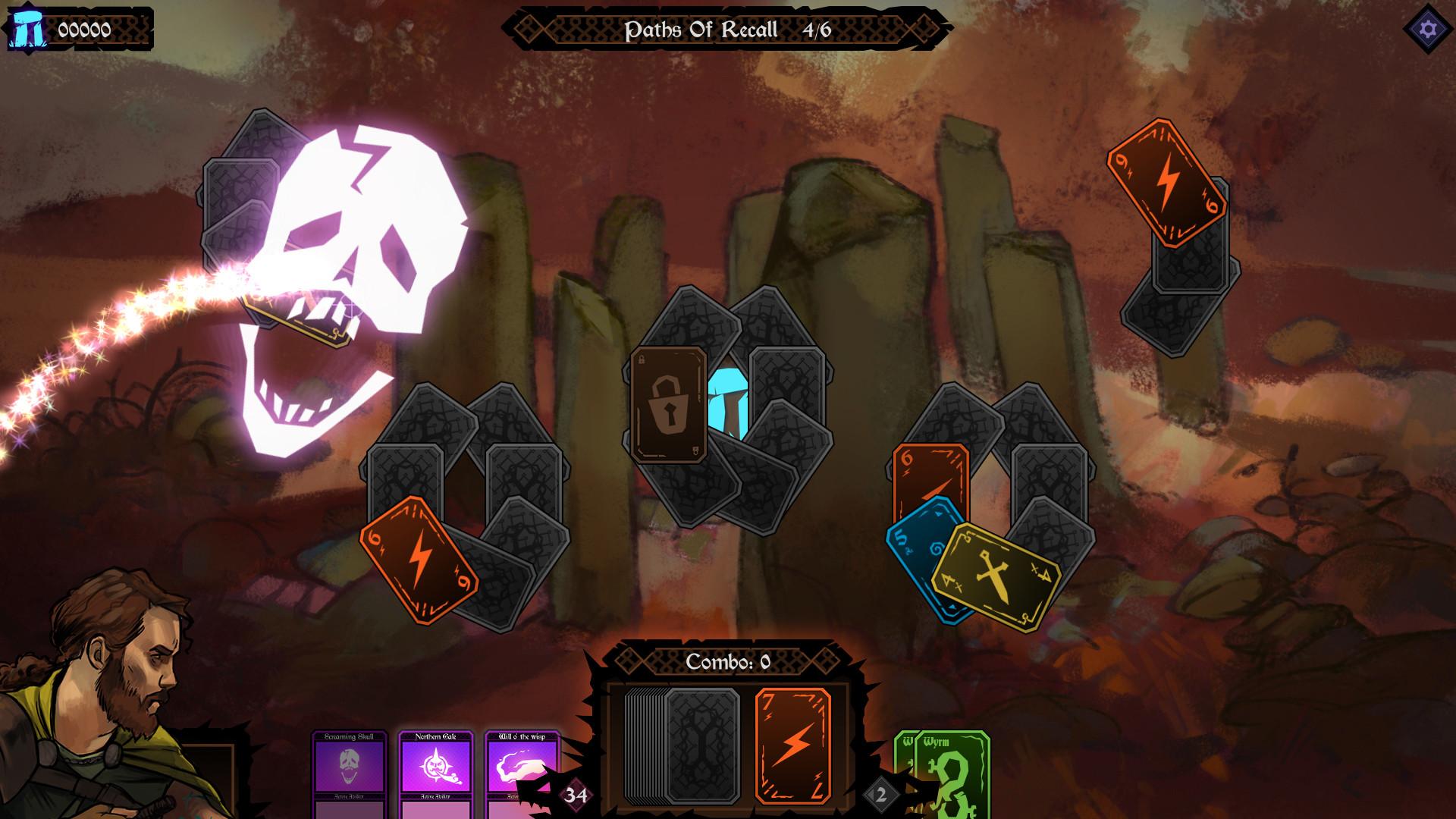
Task: Choose the yellow 4 crossed-swords card
Action: tap(994, 576)
